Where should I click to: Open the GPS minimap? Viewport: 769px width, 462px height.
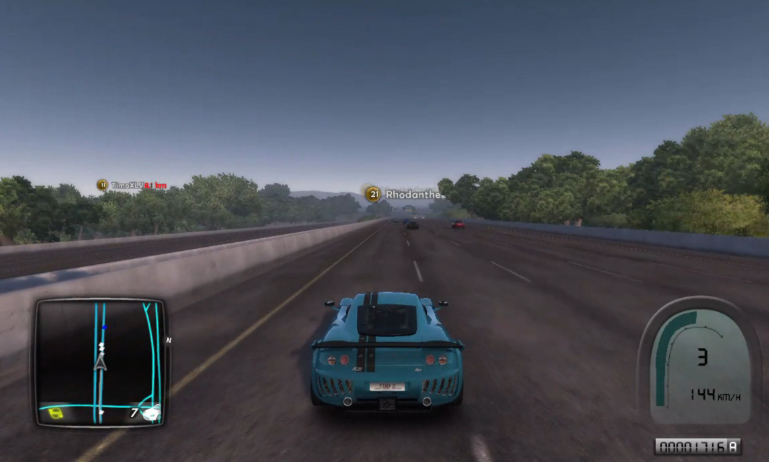[100, 361]
